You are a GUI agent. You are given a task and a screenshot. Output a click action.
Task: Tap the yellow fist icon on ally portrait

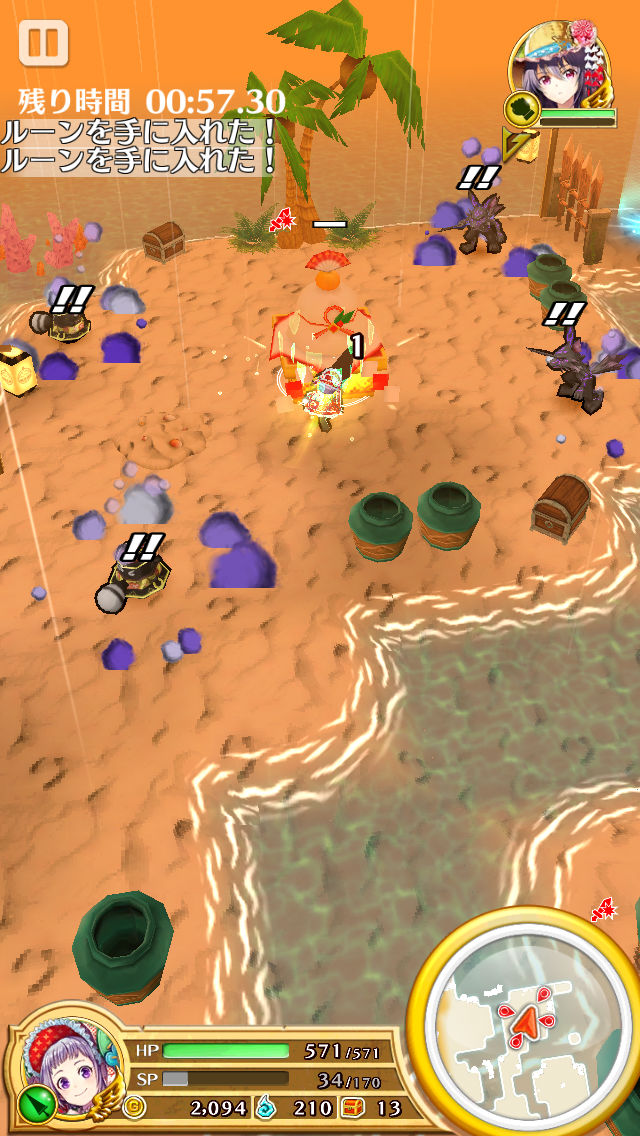522,110
